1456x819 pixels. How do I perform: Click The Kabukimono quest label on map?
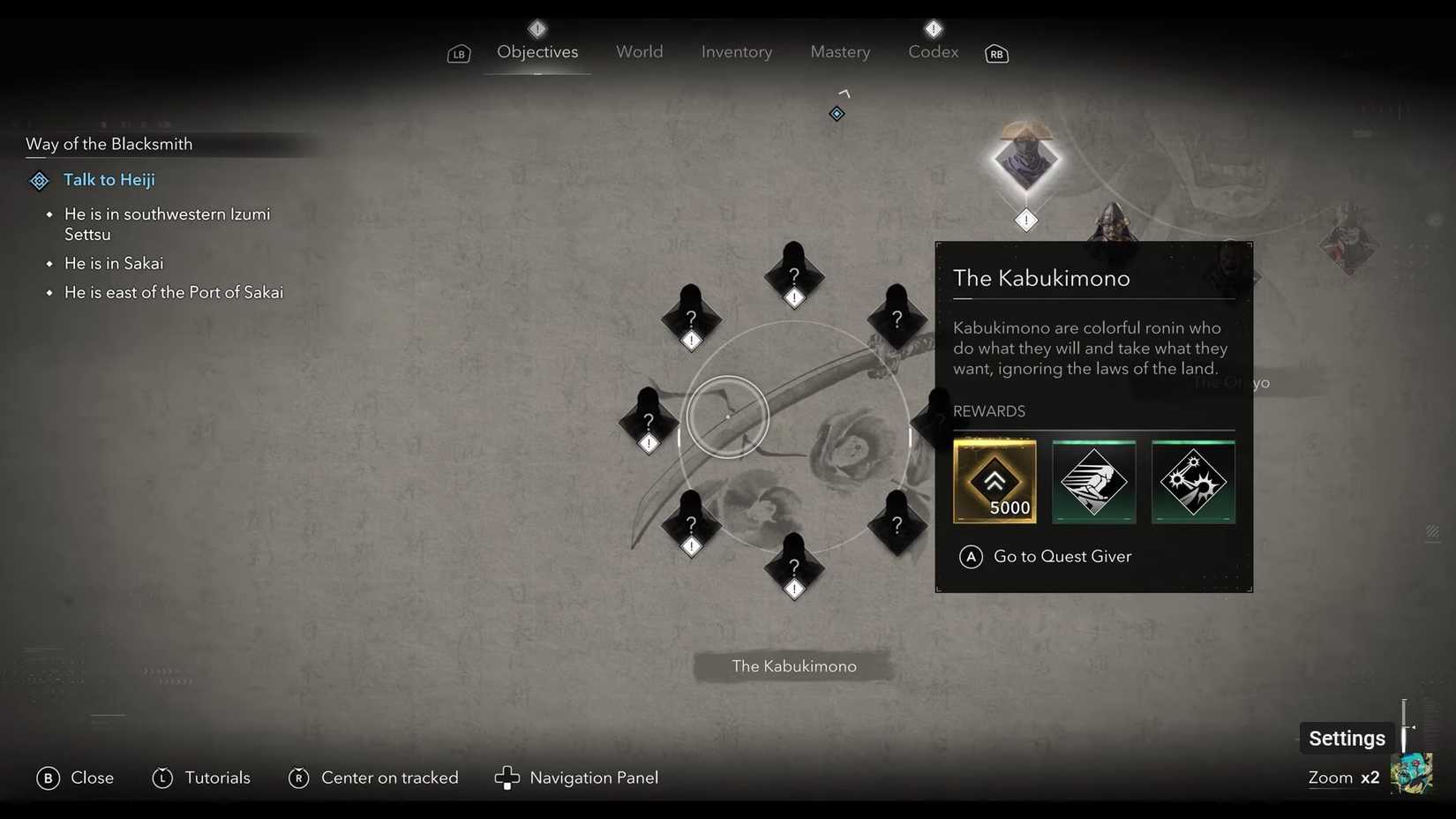(792, 666)
